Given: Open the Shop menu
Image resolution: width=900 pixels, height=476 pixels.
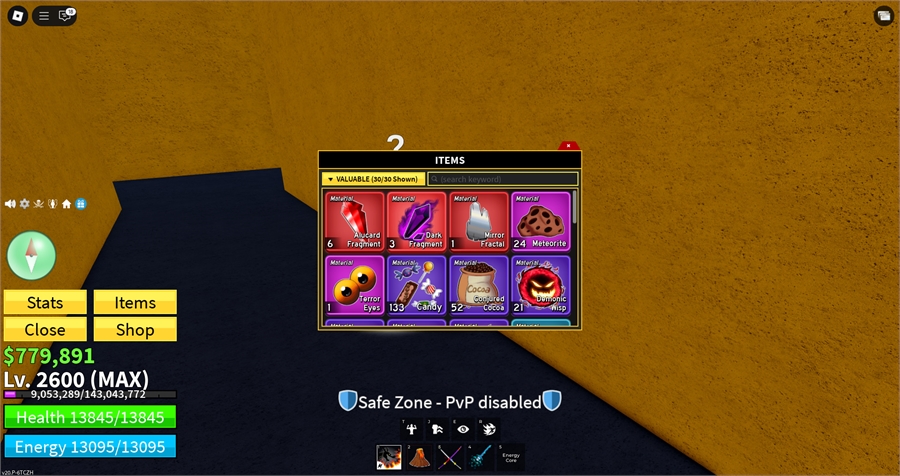Looking at the screenshot, I should point(135,329).
